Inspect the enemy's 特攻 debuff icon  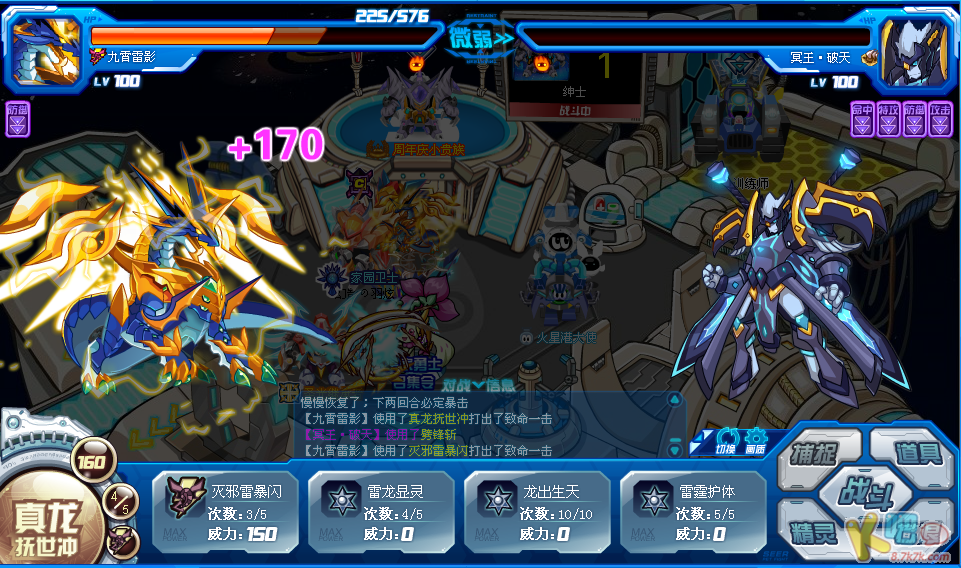[888, 118]
